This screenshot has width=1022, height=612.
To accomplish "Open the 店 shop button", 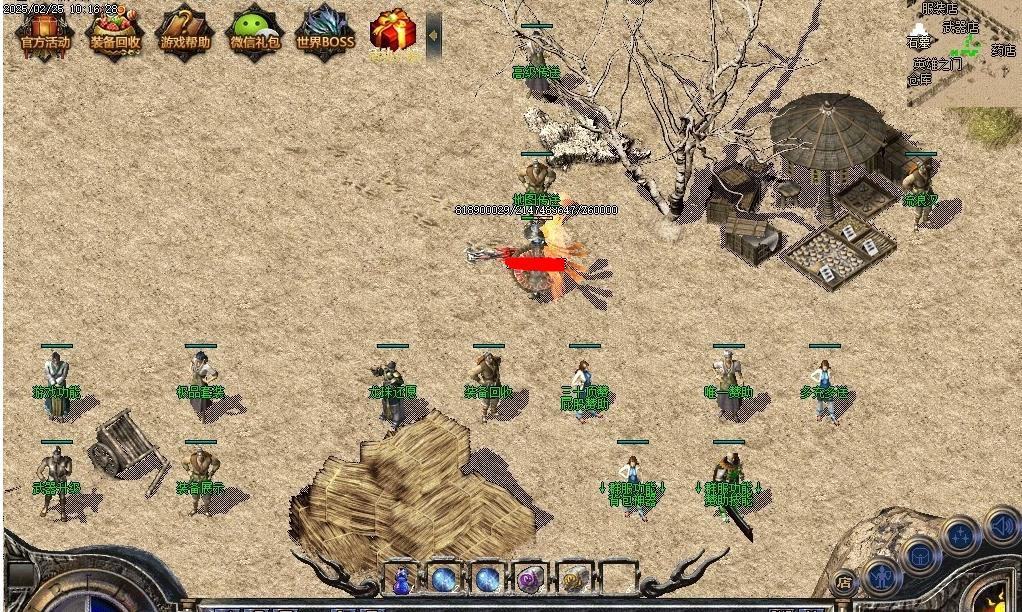I will coord(845,582).
